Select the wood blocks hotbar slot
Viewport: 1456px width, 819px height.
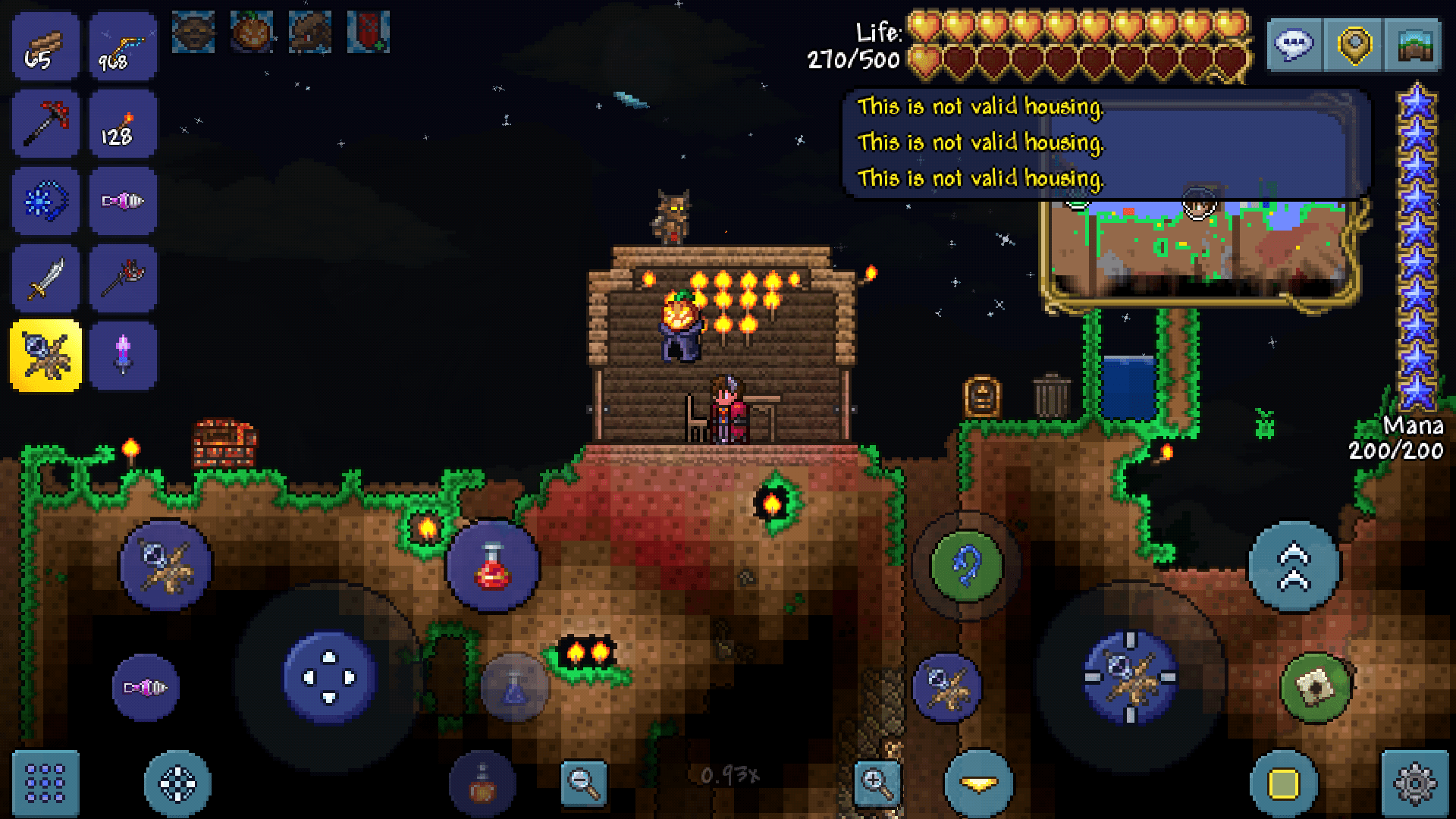[x=45, y=45]
